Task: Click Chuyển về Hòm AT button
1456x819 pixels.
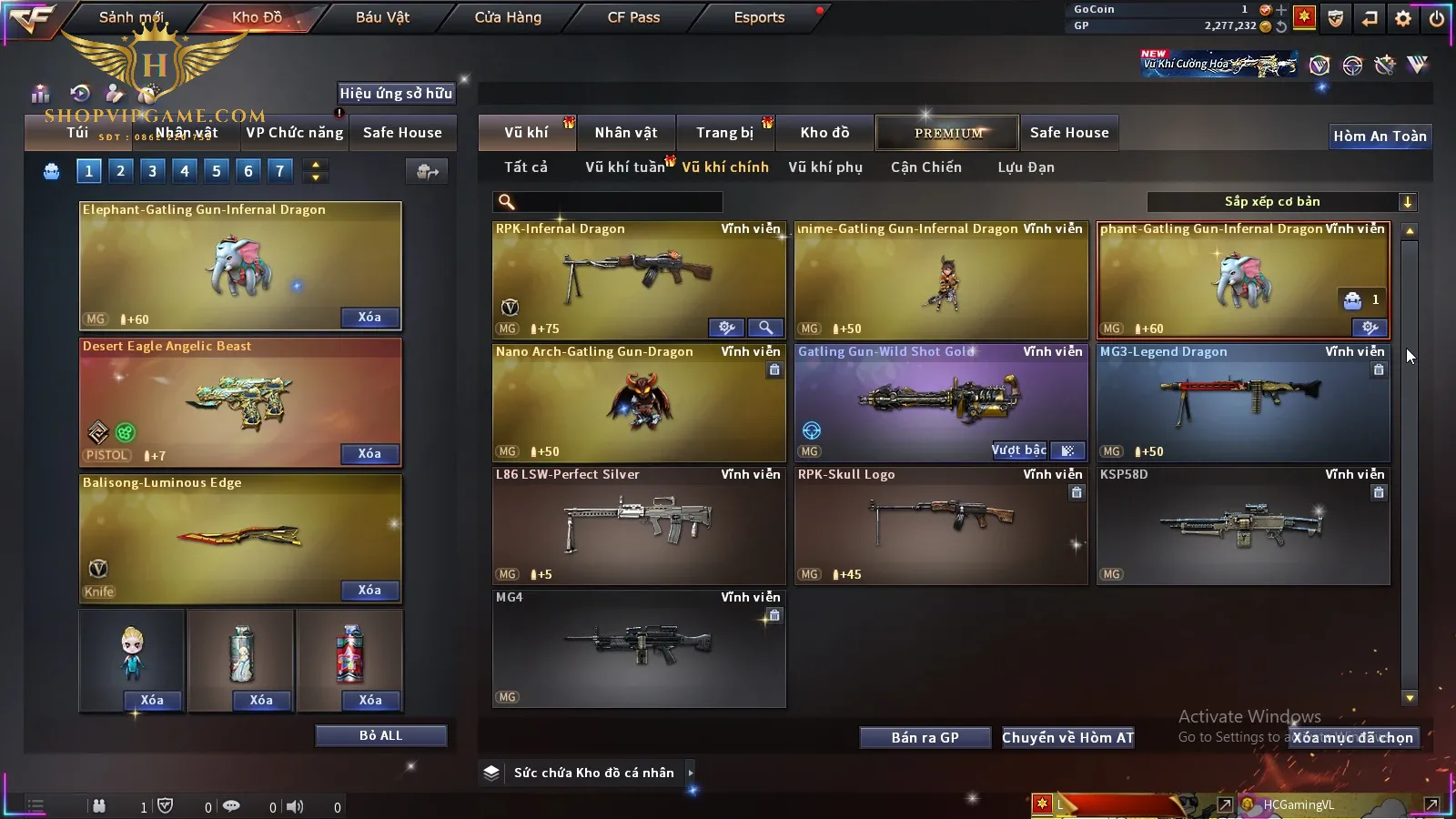Action: click(1067, 738)
